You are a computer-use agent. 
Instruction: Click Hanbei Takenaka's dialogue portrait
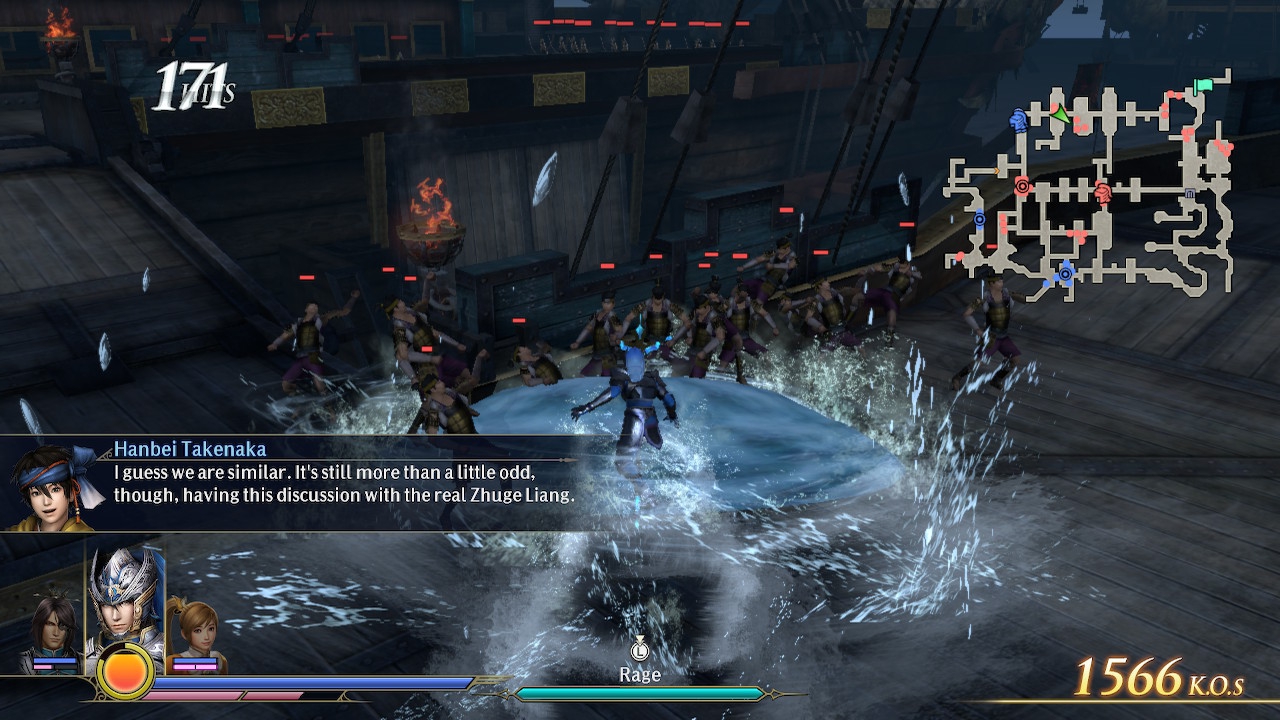point(55,485)
